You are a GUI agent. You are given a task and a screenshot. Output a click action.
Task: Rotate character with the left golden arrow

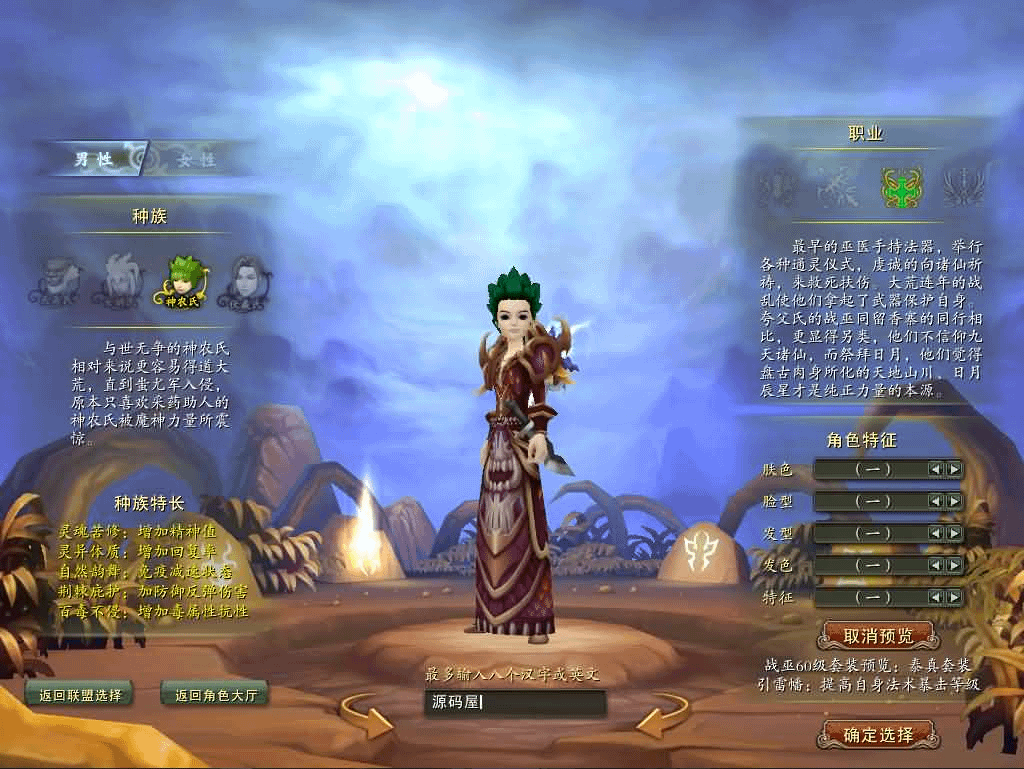[366, 716]
